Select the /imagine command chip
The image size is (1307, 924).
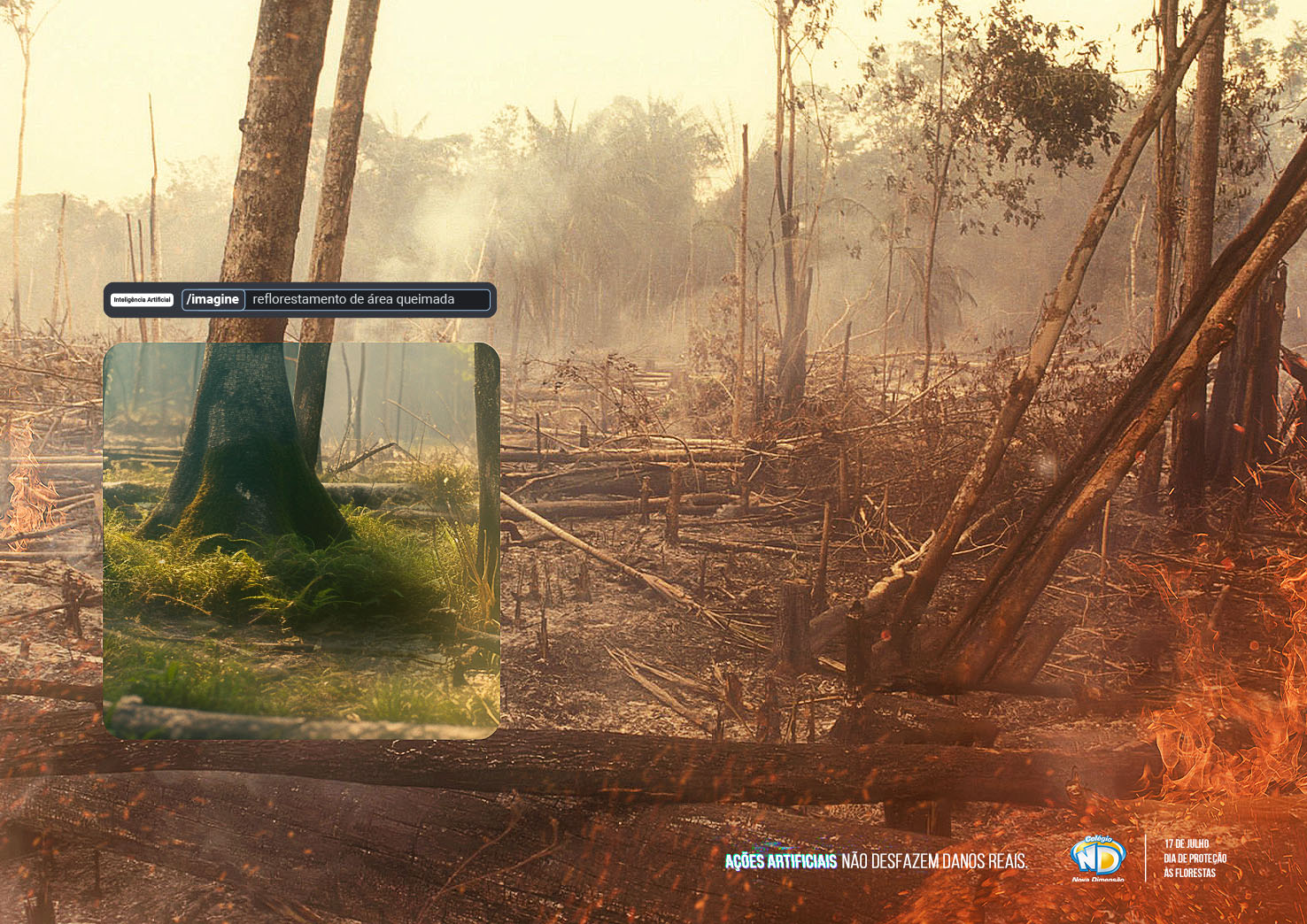pyautogui.click(x=213, y=300)
